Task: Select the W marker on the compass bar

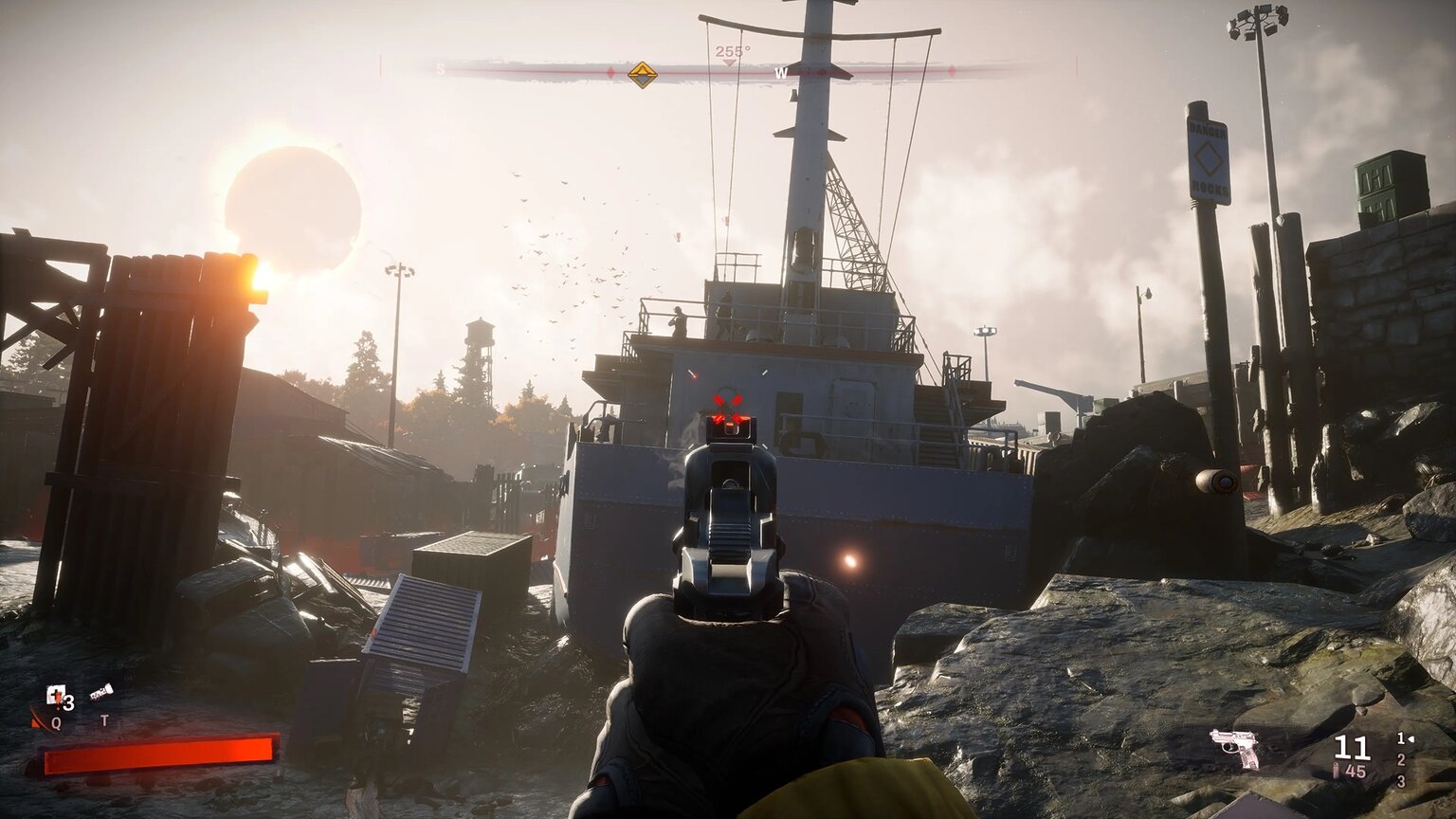Action: tap(781, 72)
